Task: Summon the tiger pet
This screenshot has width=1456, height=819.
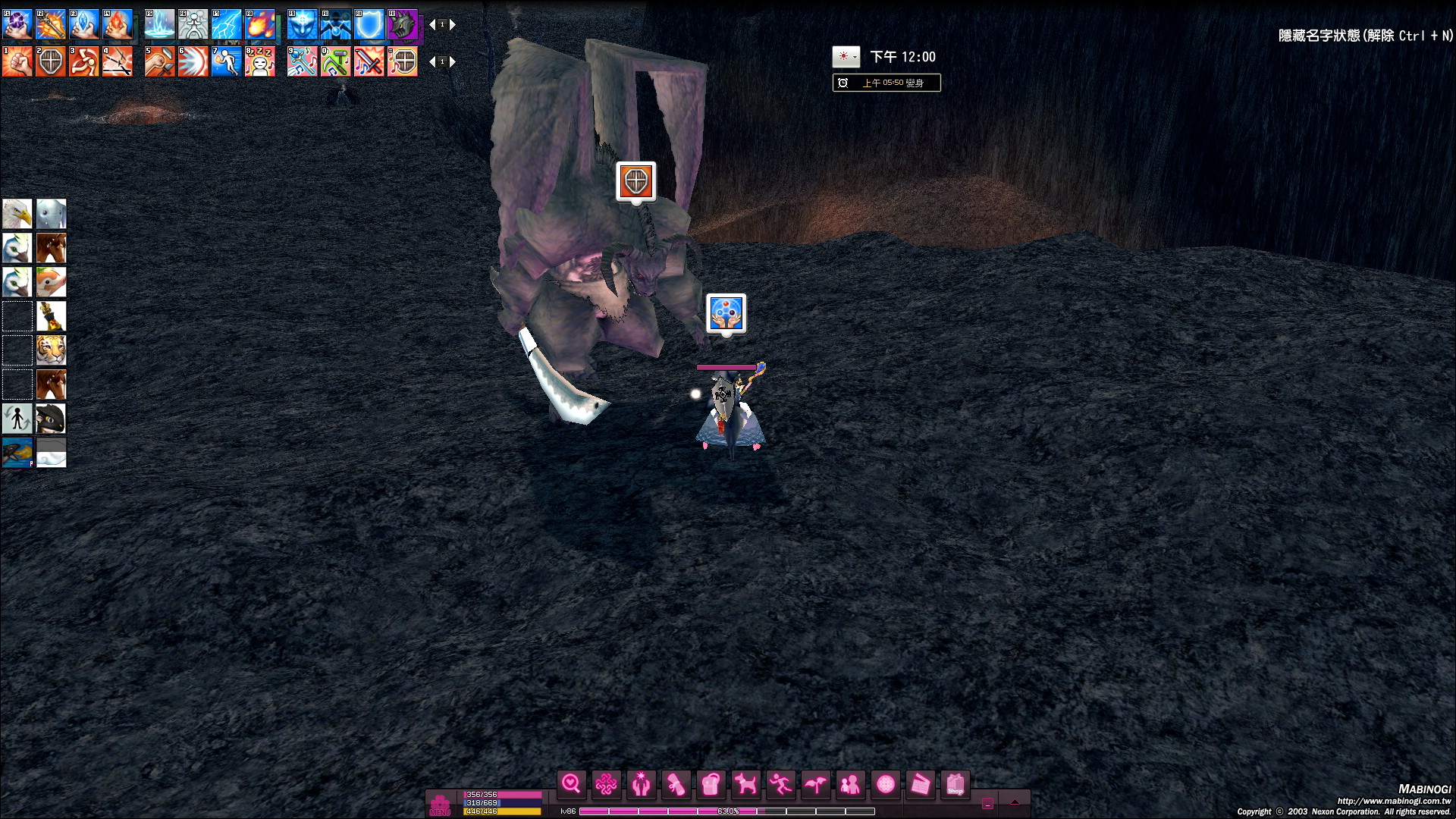Action: 52,350
